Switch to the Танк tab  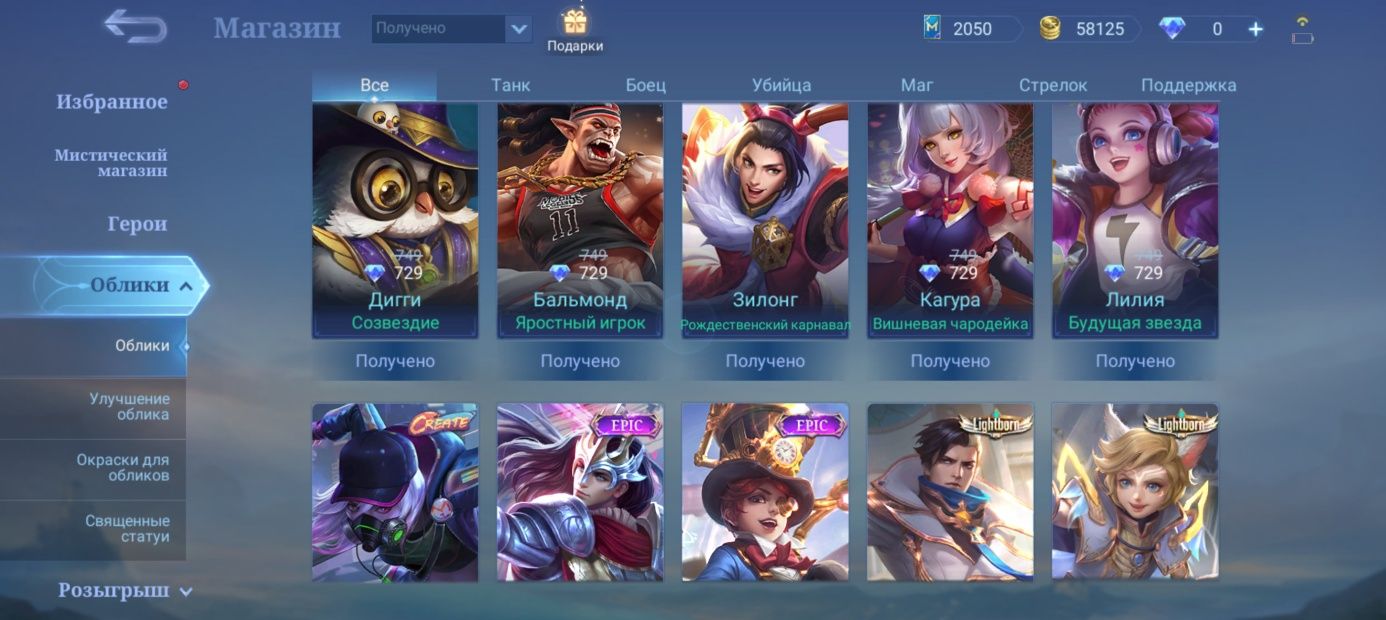coord(510,86)
